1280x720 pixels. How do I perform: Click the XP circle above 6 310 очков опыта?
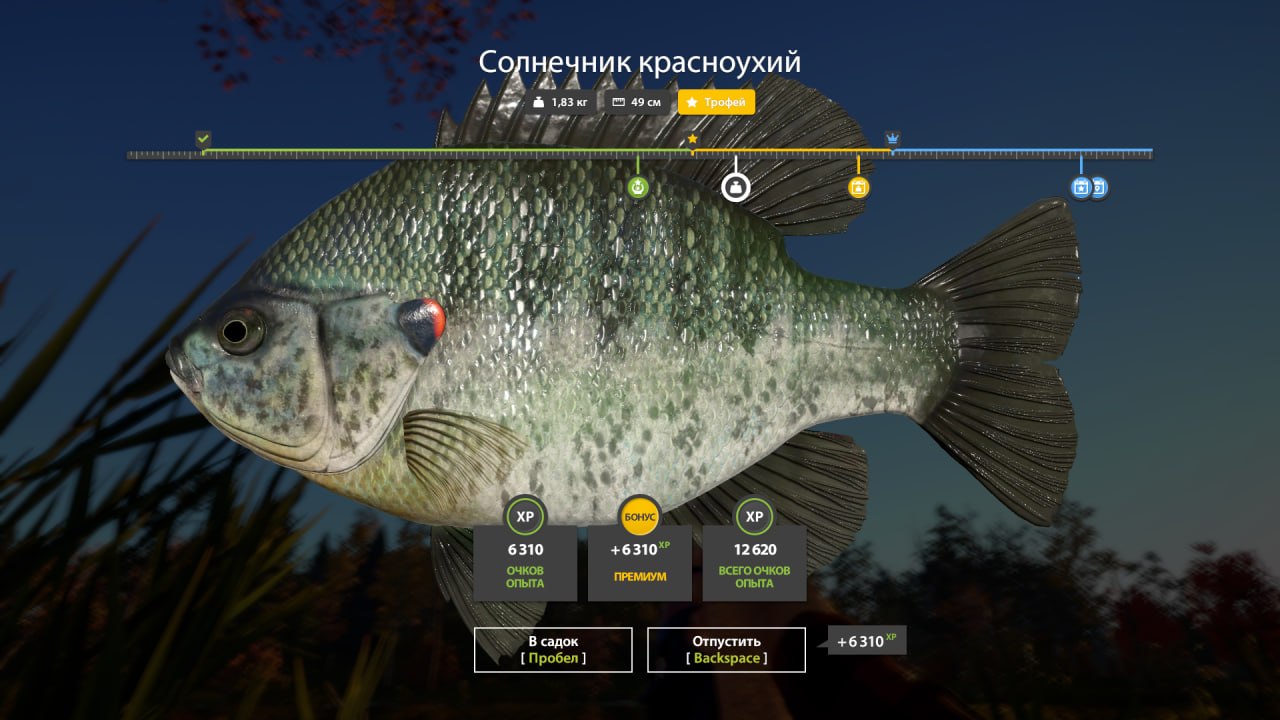(x=526, y=517)
